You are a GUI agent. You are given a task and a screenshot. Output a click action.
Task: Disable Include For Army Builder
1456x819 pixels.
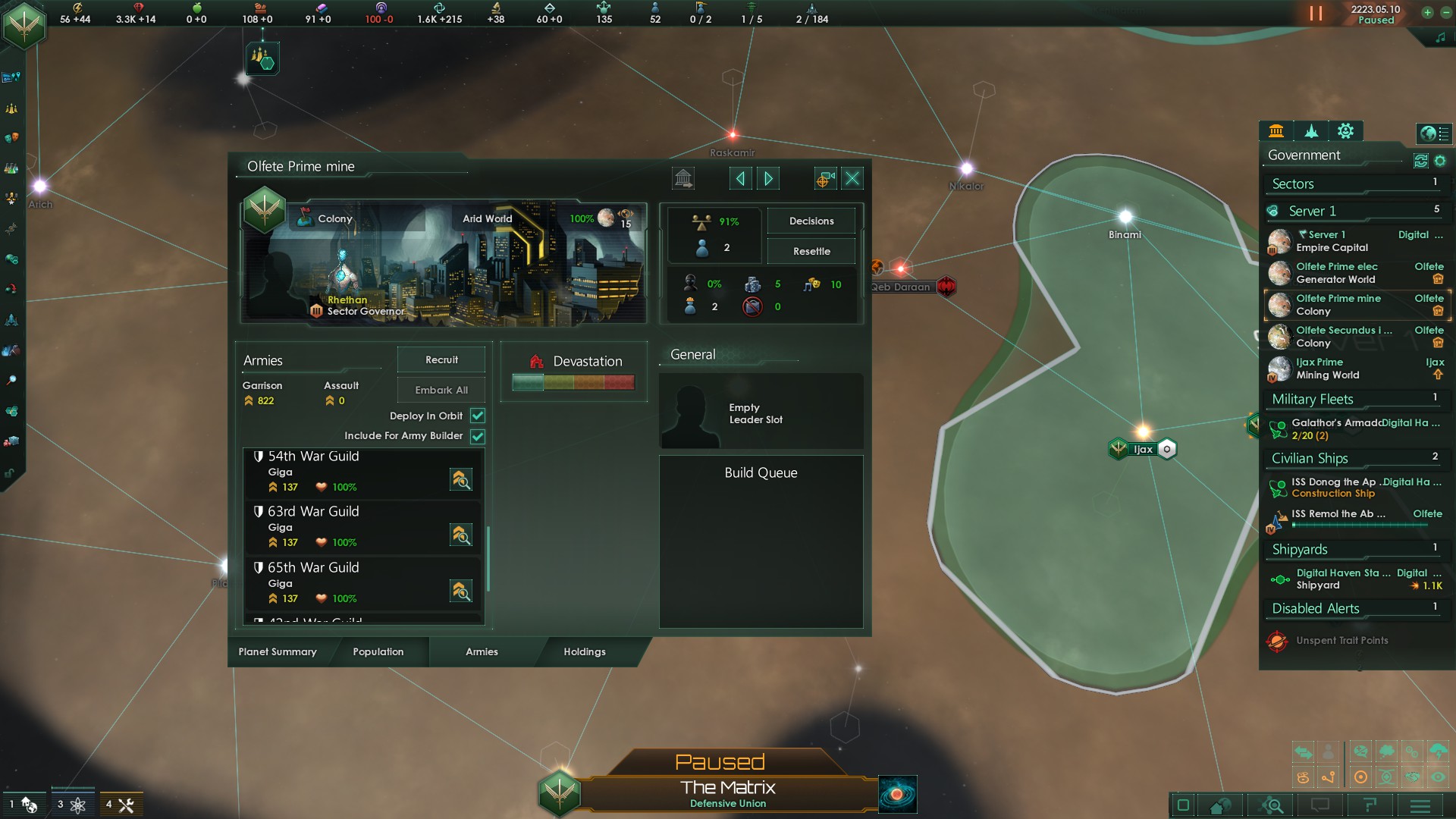[x=477, y=436]
